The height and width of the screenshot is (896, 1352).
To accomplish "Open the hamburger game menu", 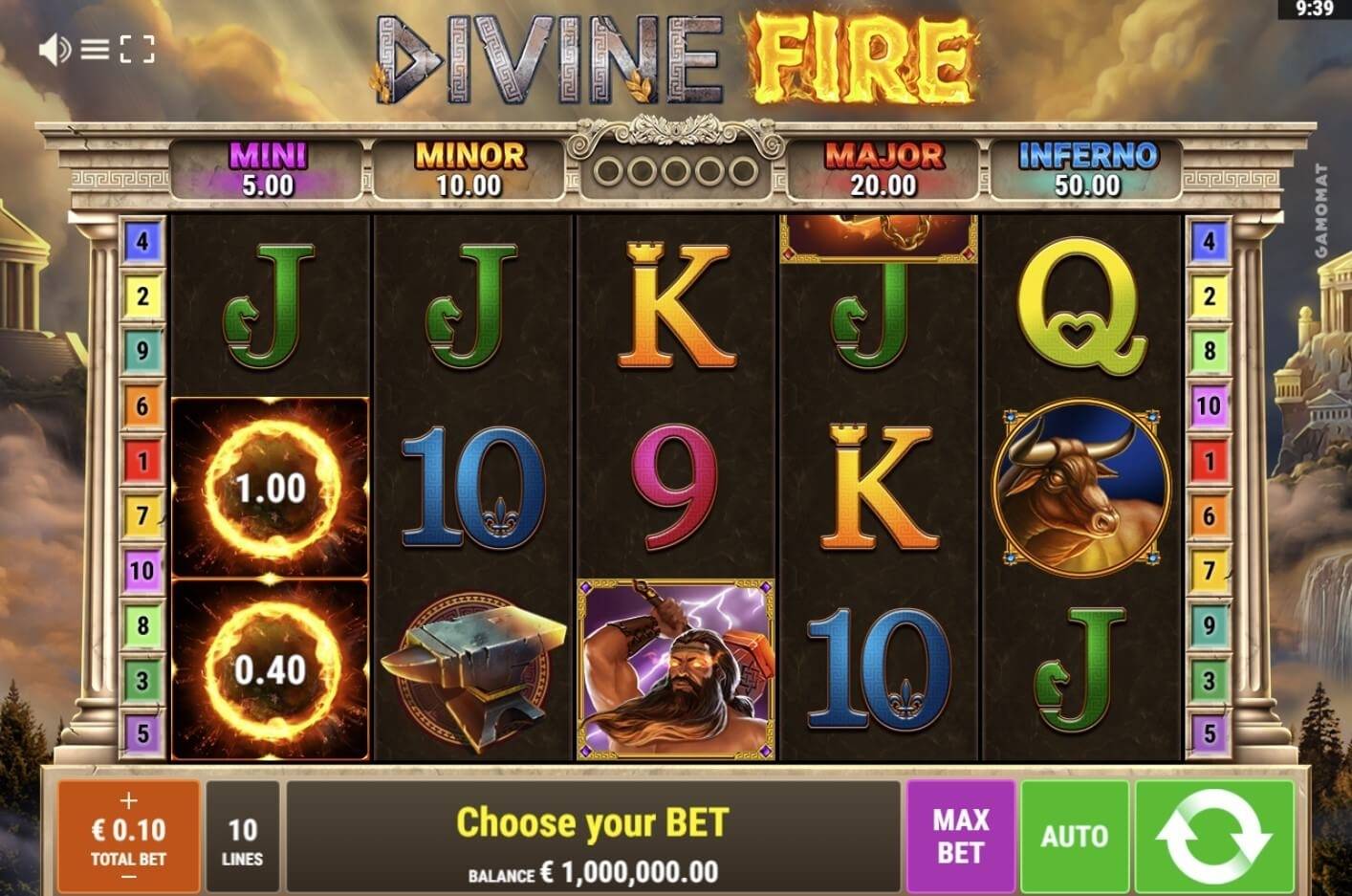I will pos(96,49).
